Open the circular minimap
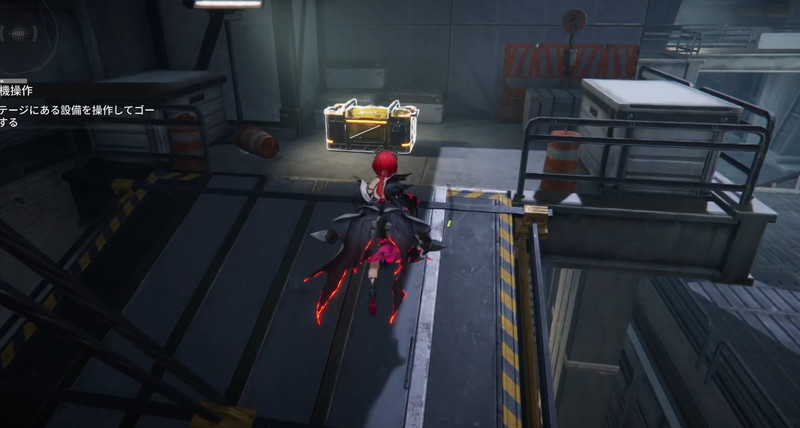 [x=18, y=32]
